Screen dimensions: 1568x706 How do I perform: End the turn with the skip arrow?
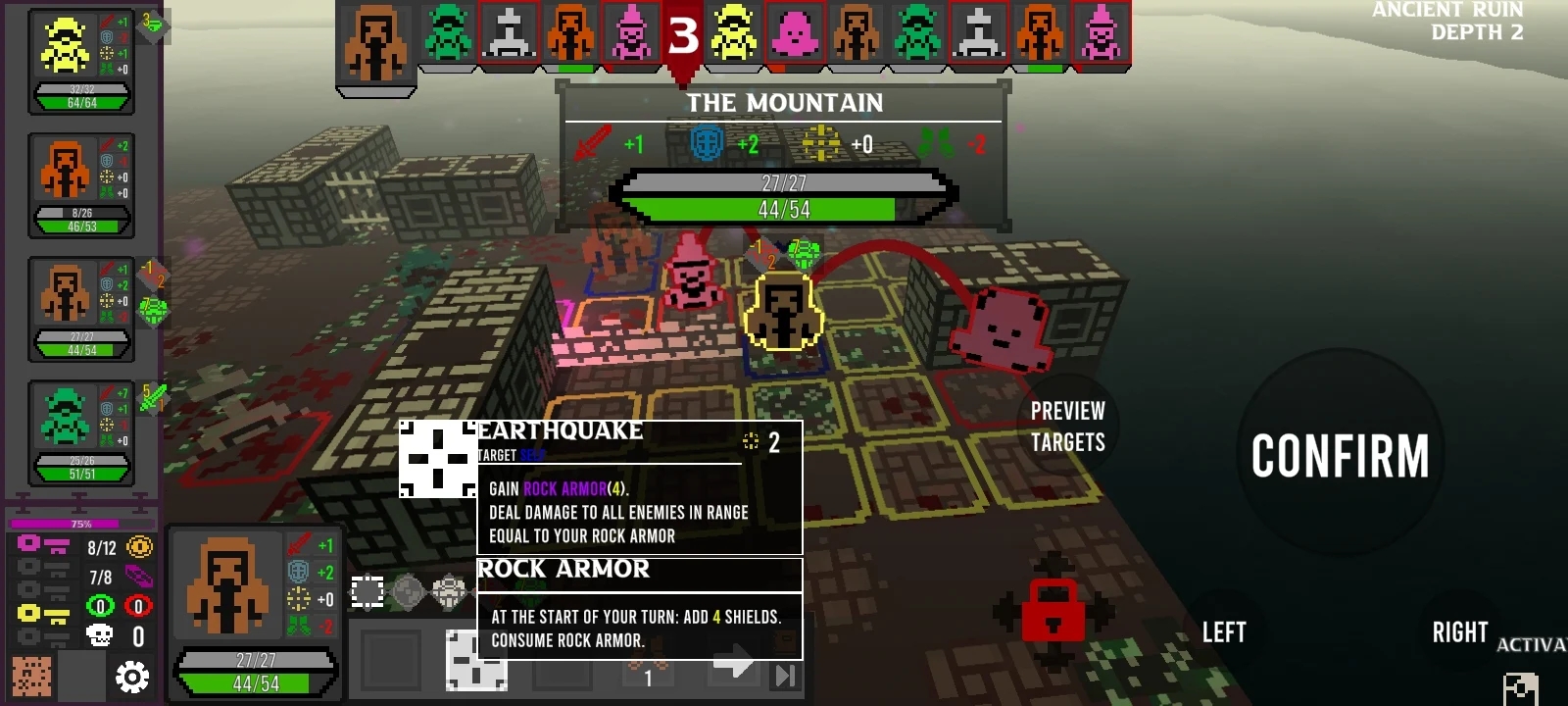(785, 675)
